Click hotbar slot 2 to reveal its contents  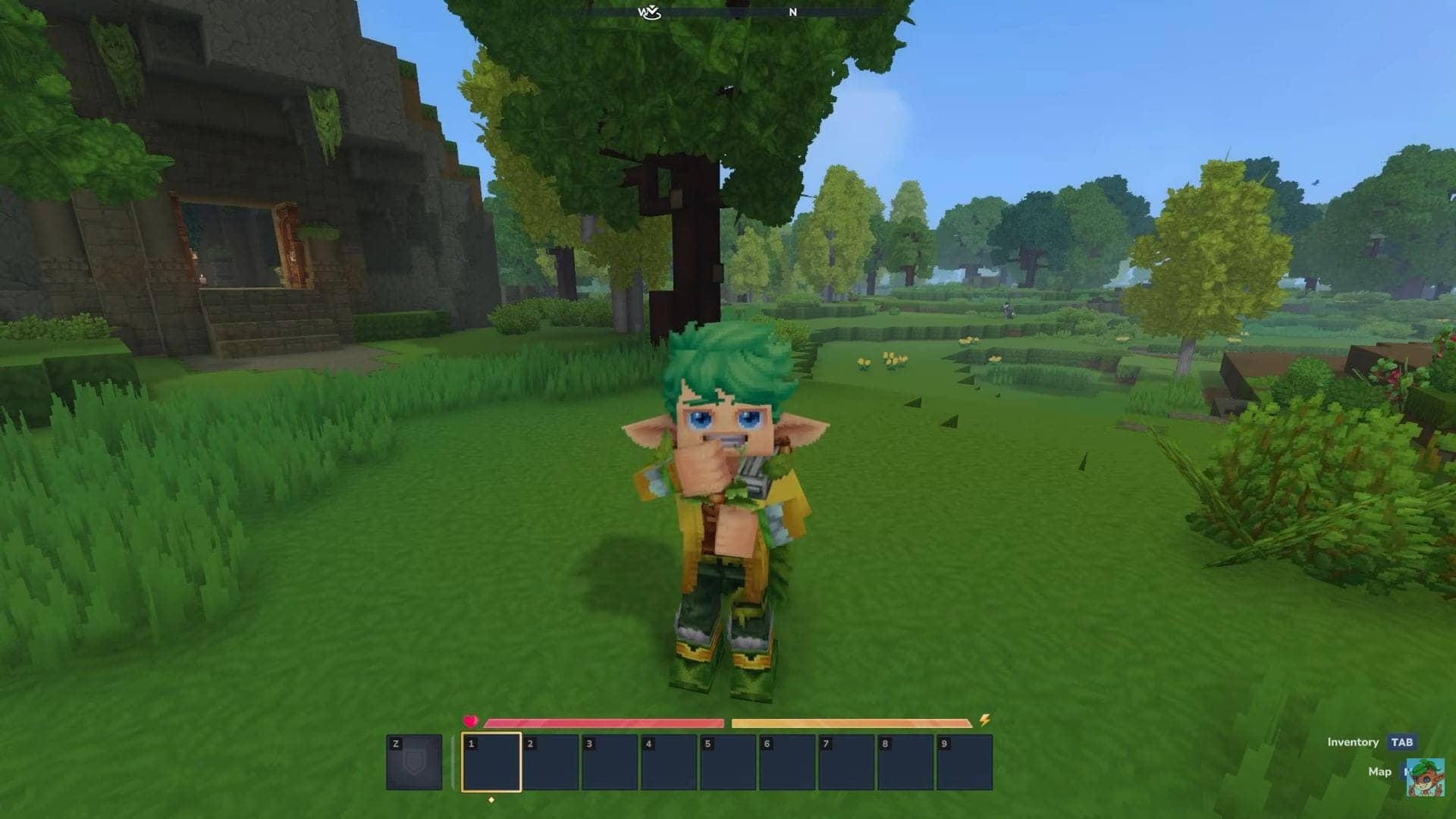click(x=551, y=762)
